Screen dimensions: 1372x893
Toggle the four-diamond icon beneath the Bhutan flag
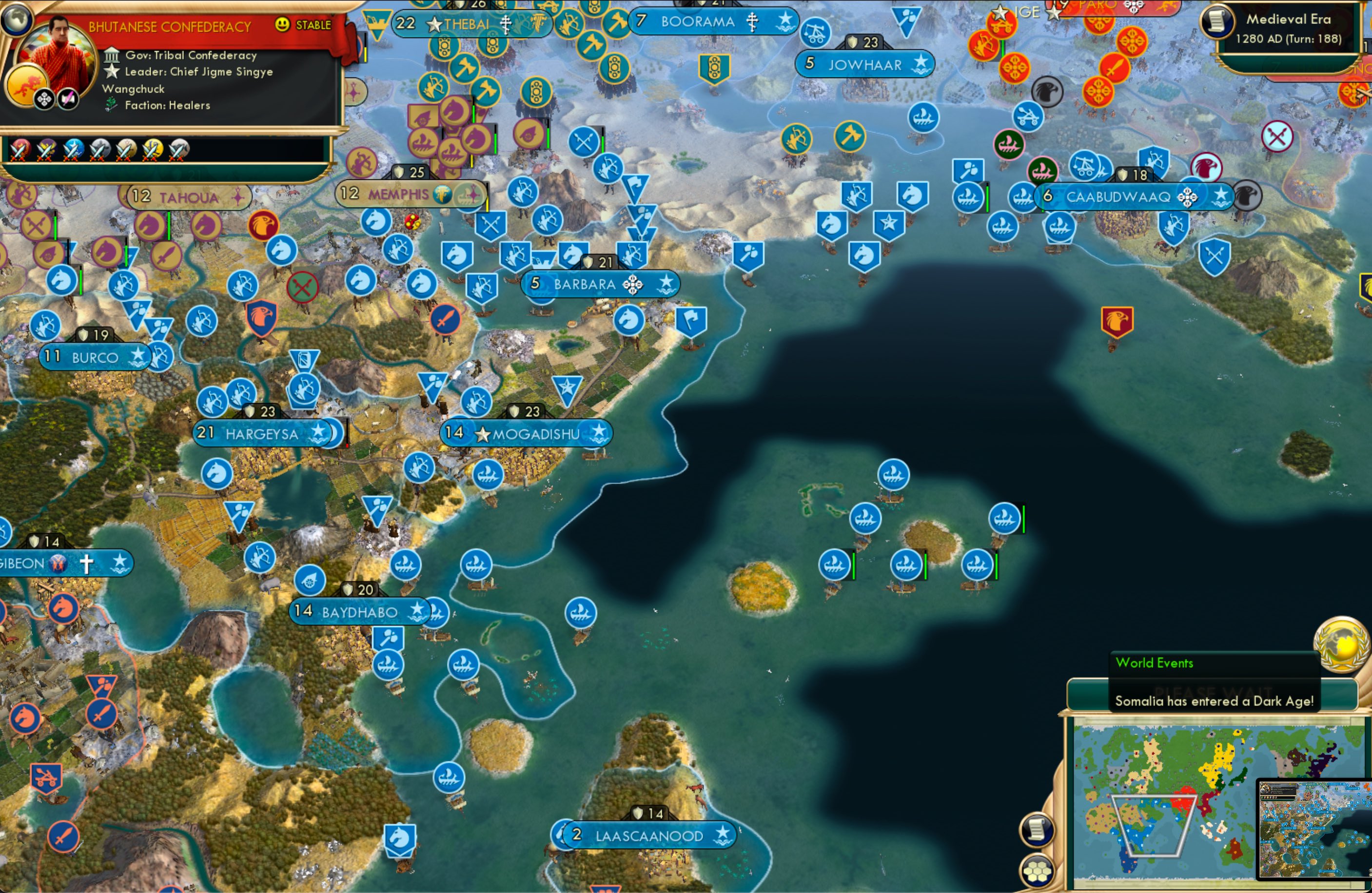[x=44, y=99]
